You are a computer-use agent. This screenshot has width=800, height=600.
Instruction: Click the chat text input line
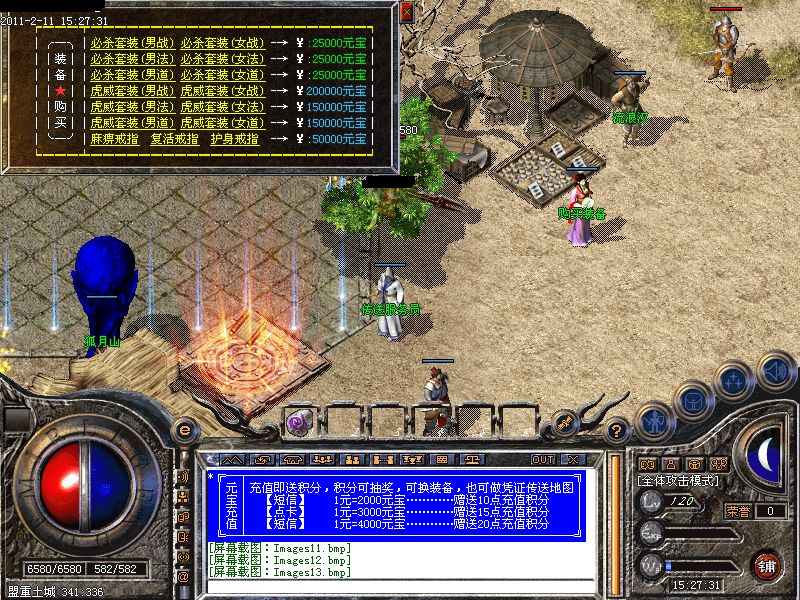(400, 588)
